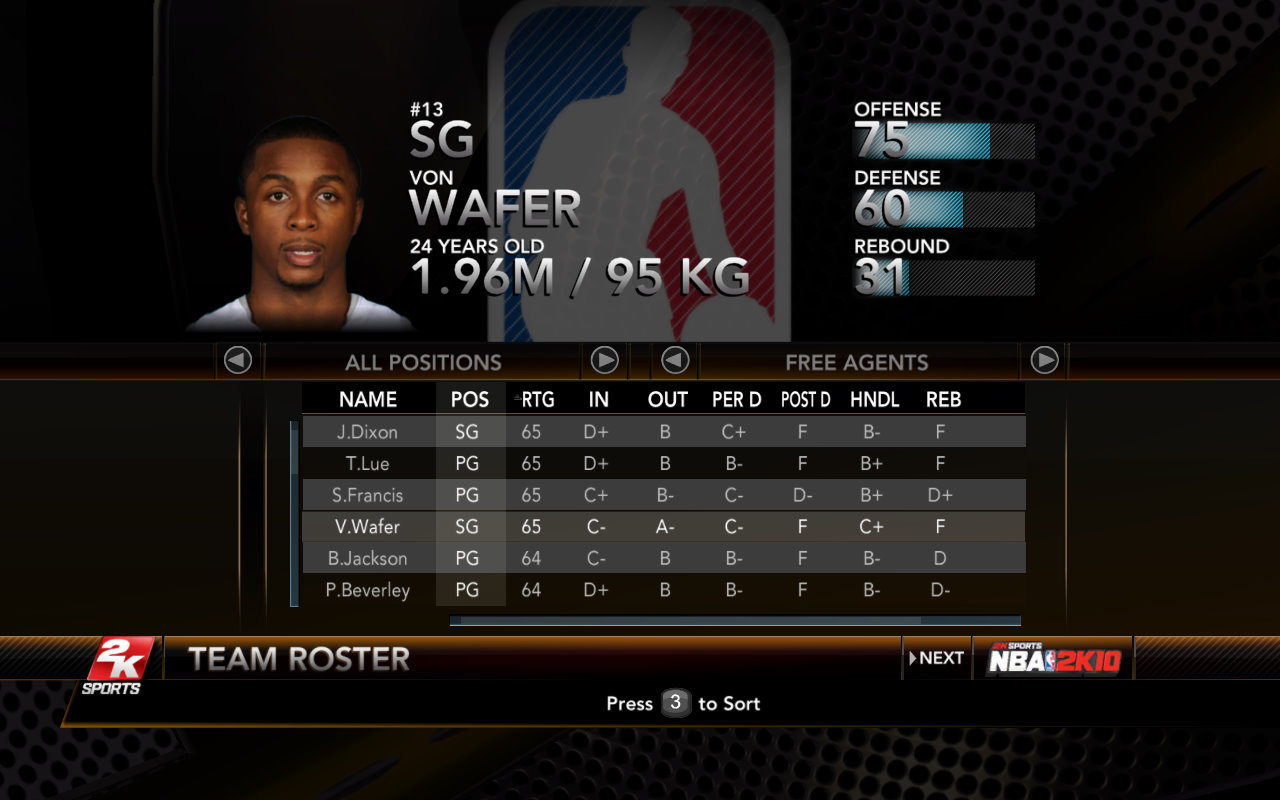
Task: Sort by OUT scoring column header
Action: point(667,400)
